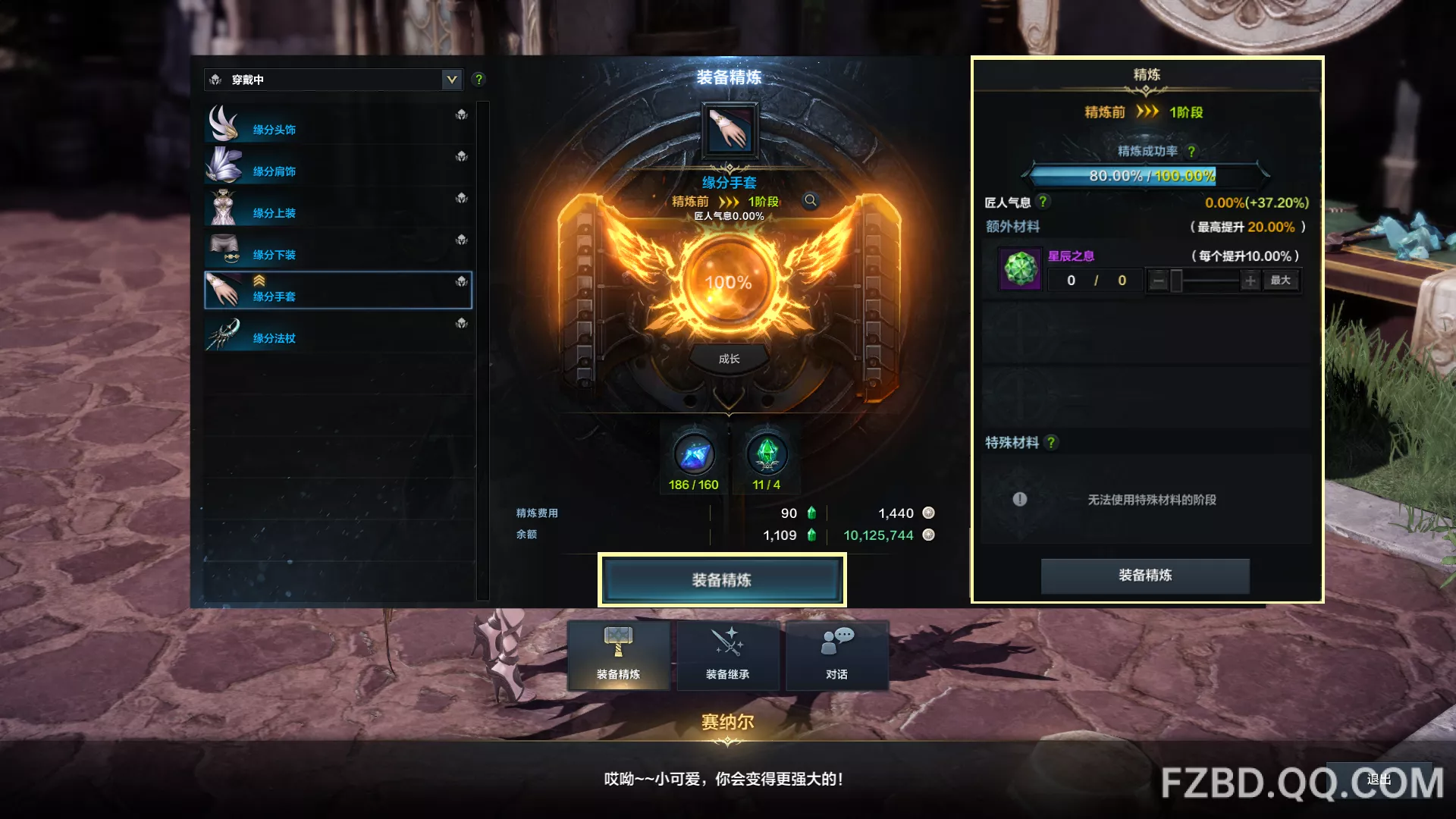
Task: Confirm 装备精炼 in the right refine panel
Action: point(1145,576)
